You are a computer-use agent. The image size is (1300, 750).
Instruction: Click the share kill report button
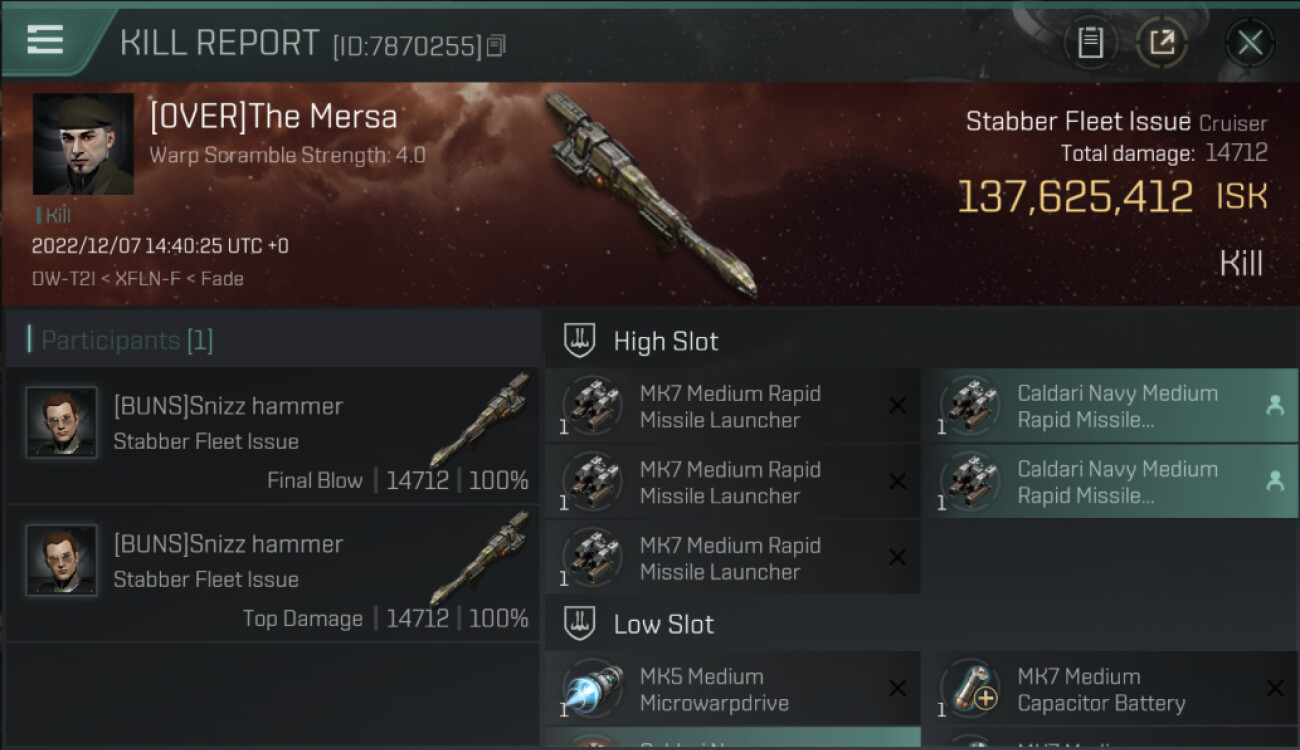[x=1161, y=43]
